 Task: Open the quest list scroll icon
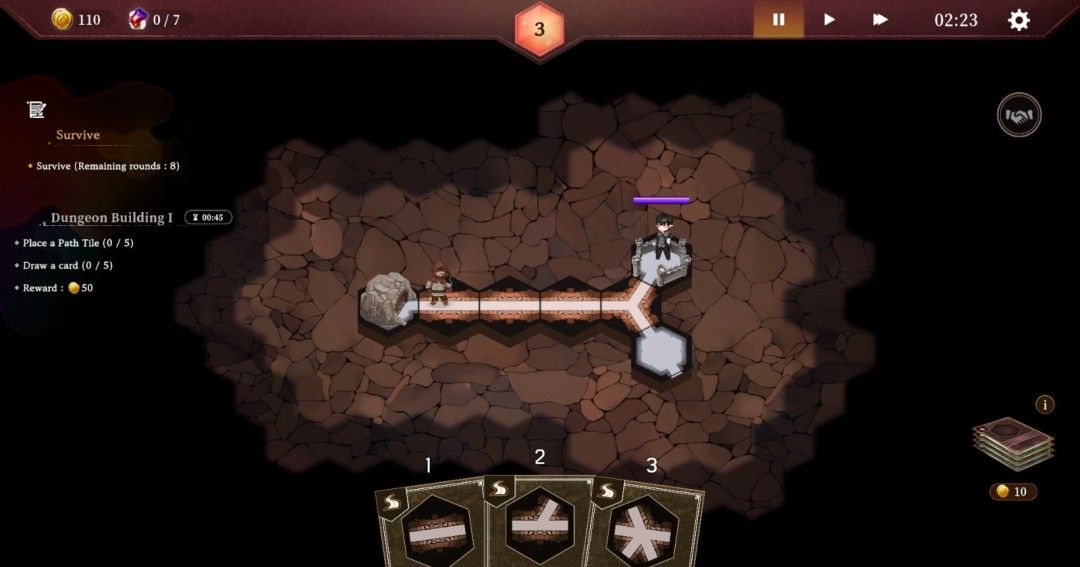coord(36,110)
